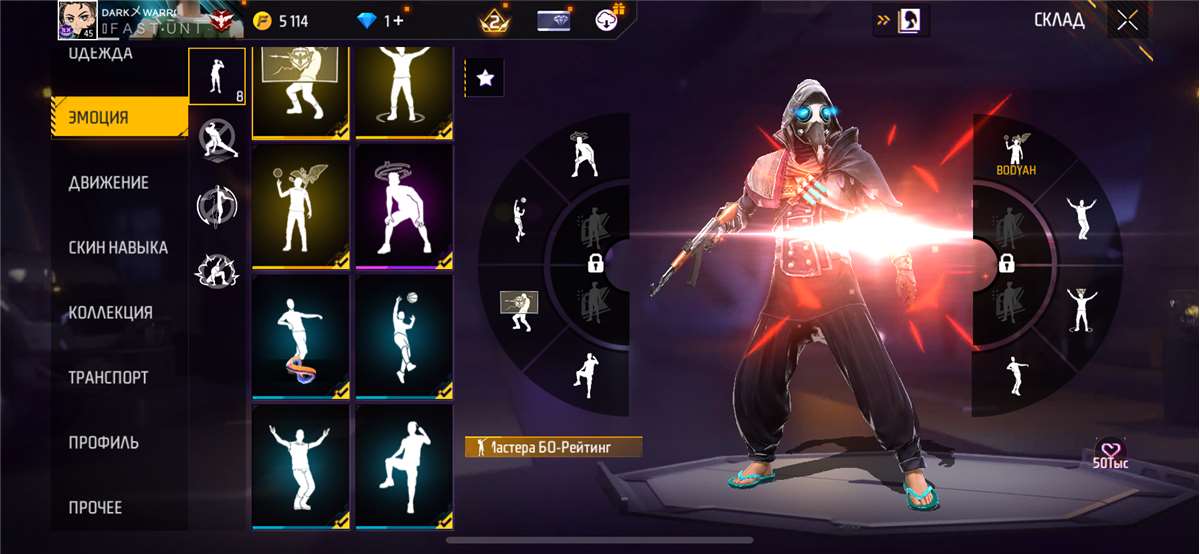Select the purple-glow halo emote tile

point(404,207)
